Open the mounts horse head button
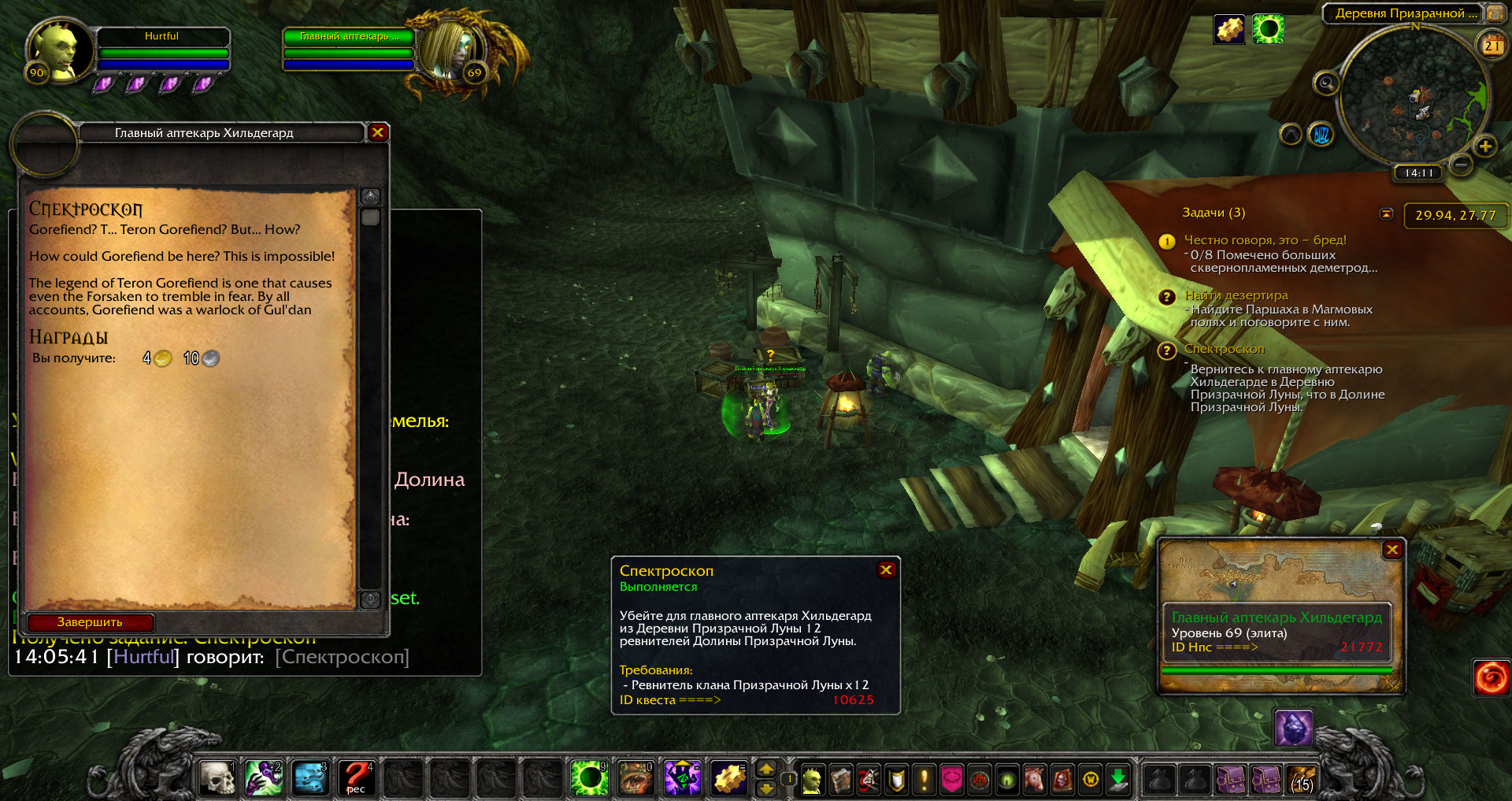Screen dimensions: 1512x801 1034,780
